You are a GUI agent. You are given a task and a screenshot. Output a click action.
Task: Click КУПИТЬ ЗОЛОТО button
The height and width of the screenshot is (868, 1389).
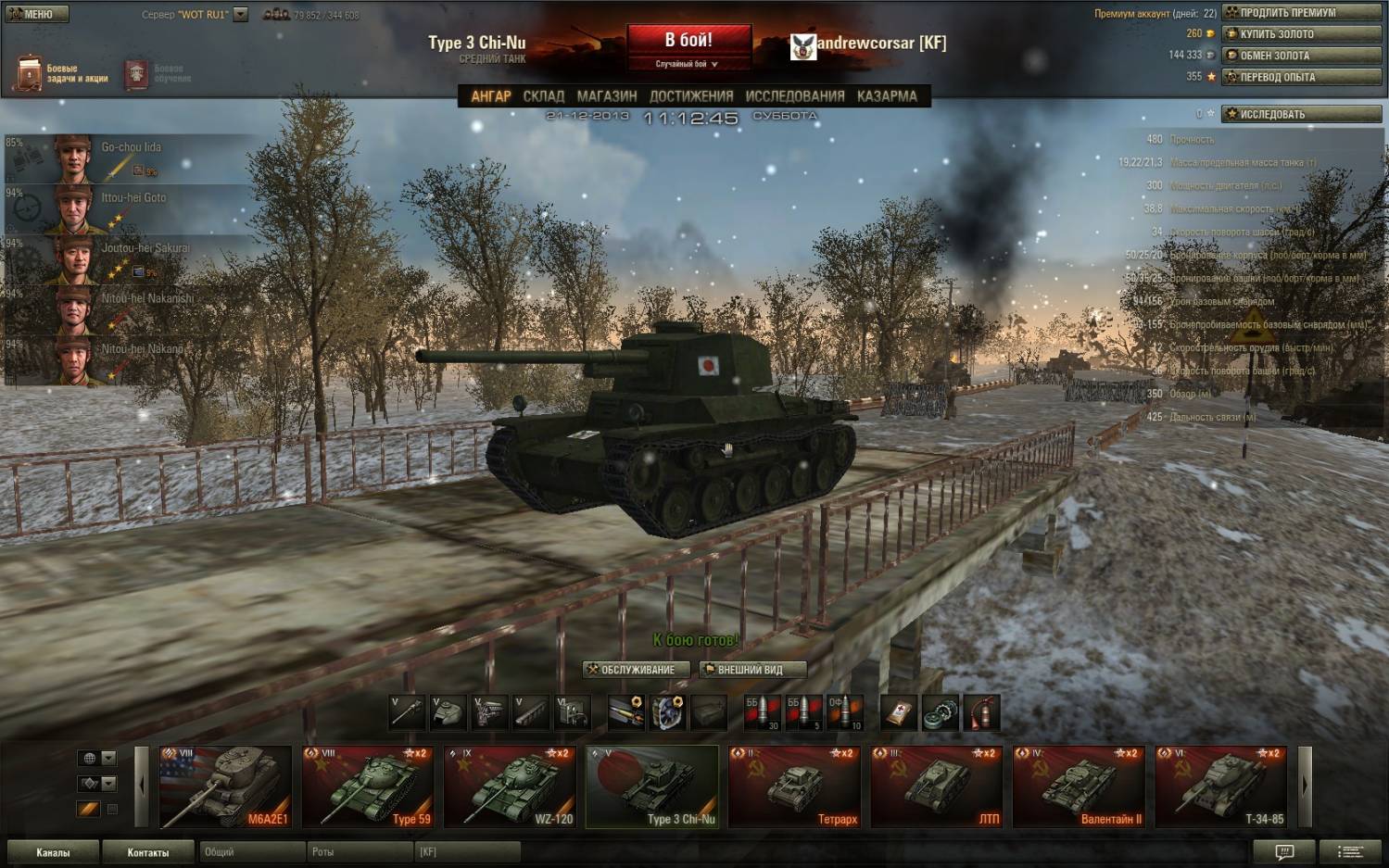[1301, 34]
